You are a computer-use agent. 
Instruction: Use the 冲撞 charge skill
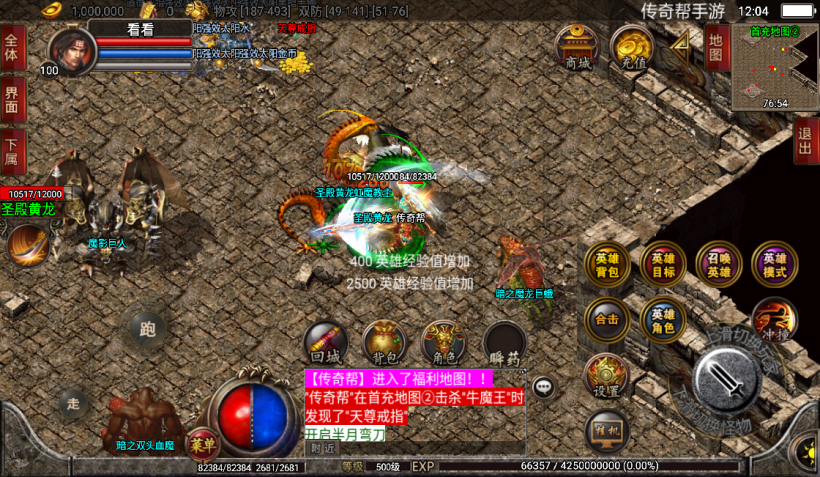(774, 320)
